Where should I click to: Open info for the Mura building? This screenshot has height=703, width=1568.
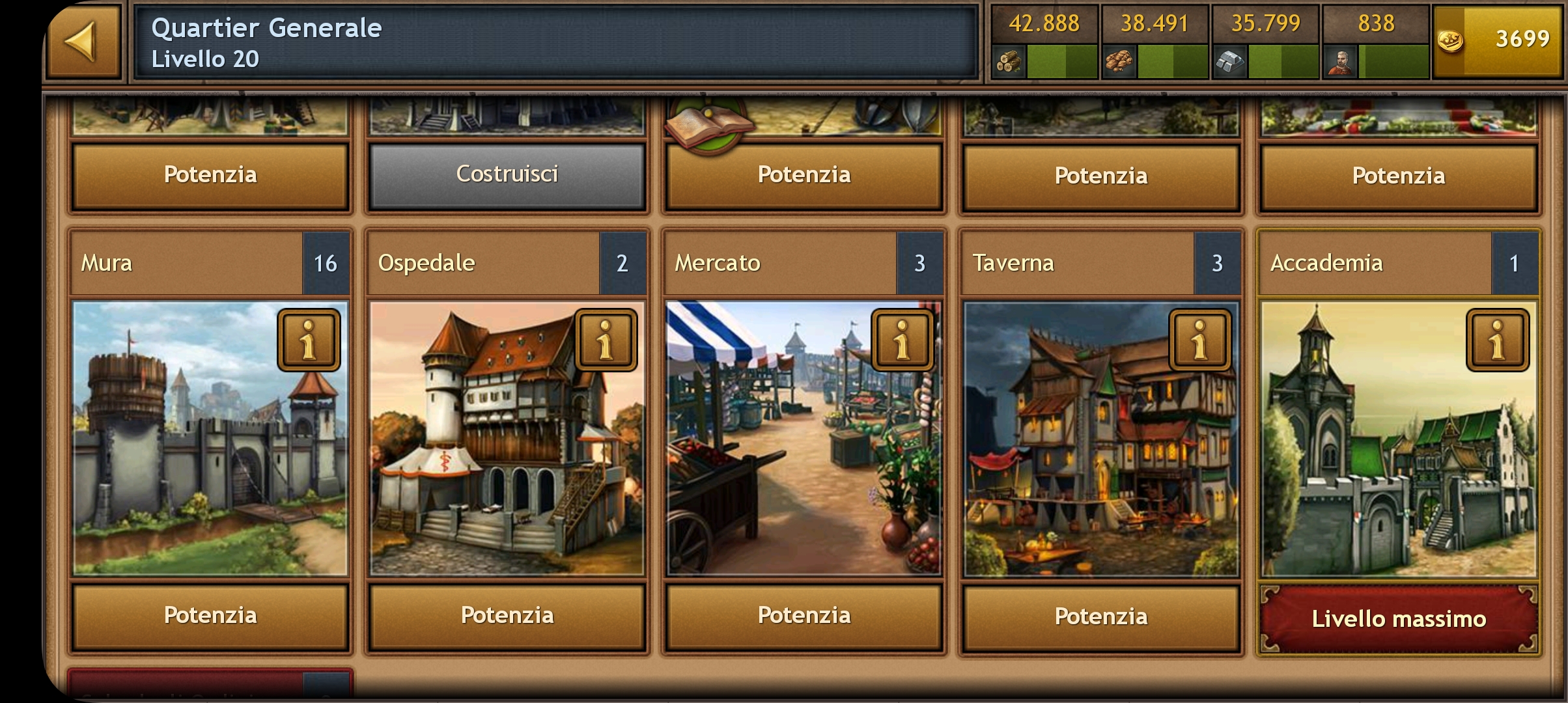(309, 340)
